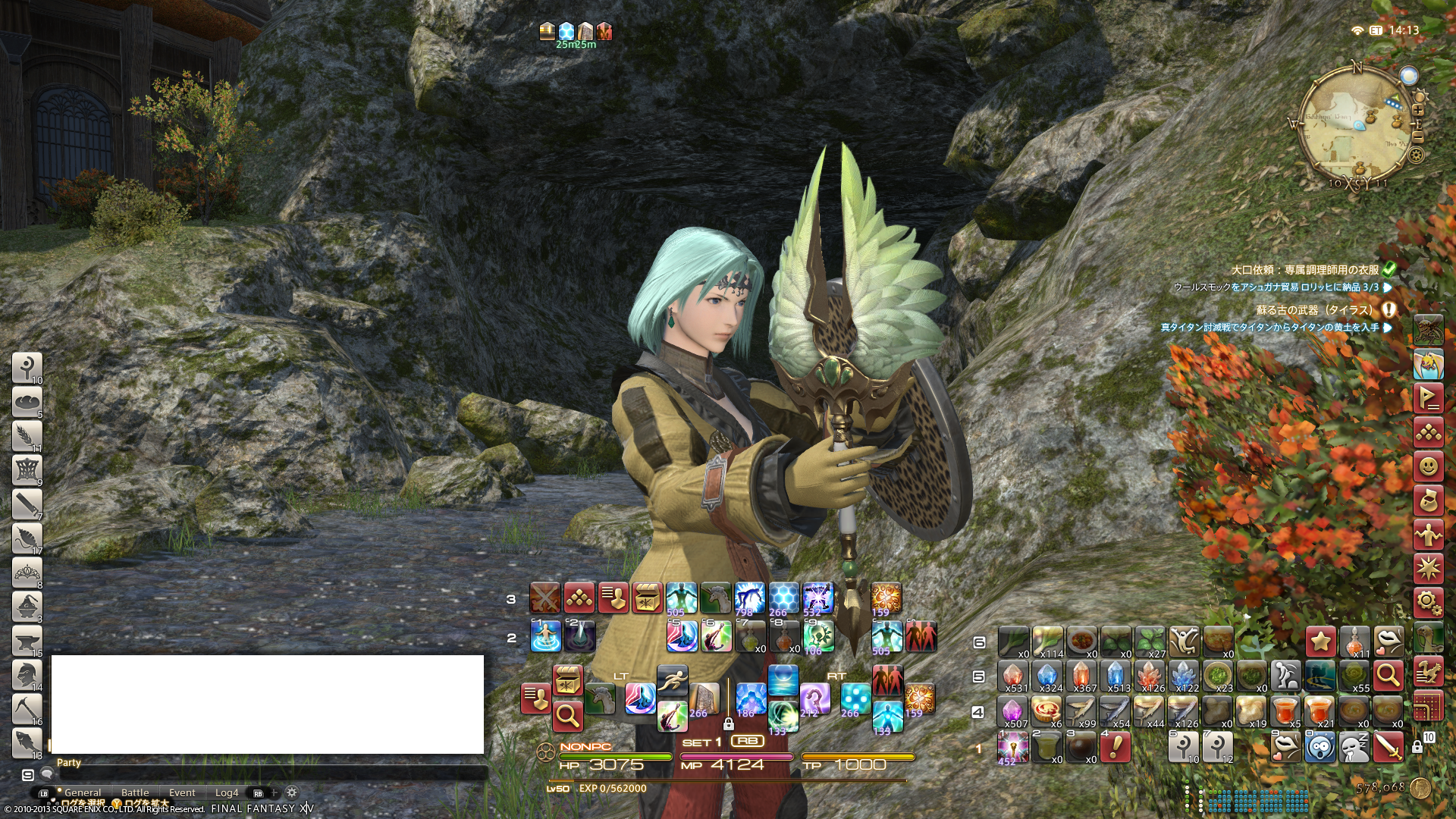
Task: Use the crossed swords icon on hotbar 3
Action: point(544,598)
